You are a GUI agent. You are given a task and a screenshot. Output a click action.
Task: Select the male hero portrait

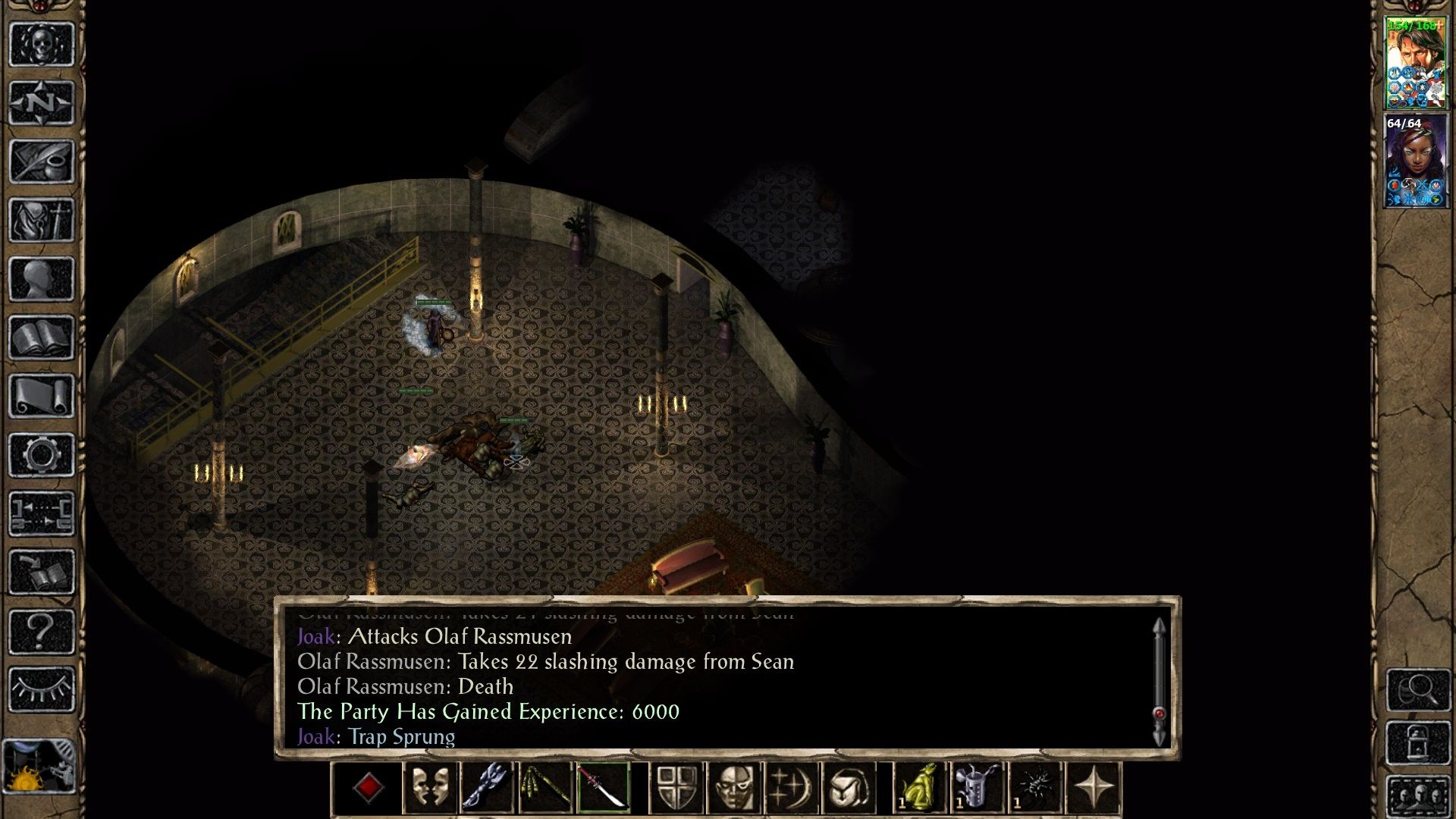click(x=1415, y=63)
